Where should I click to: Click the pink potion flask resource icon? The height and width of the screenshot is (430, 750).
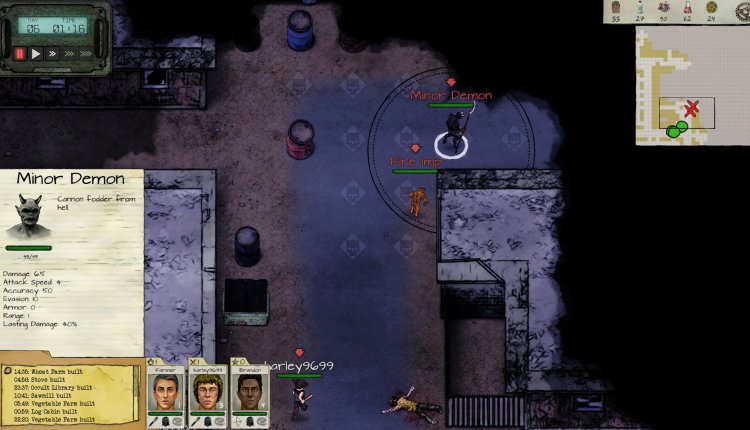click(687, 7)
